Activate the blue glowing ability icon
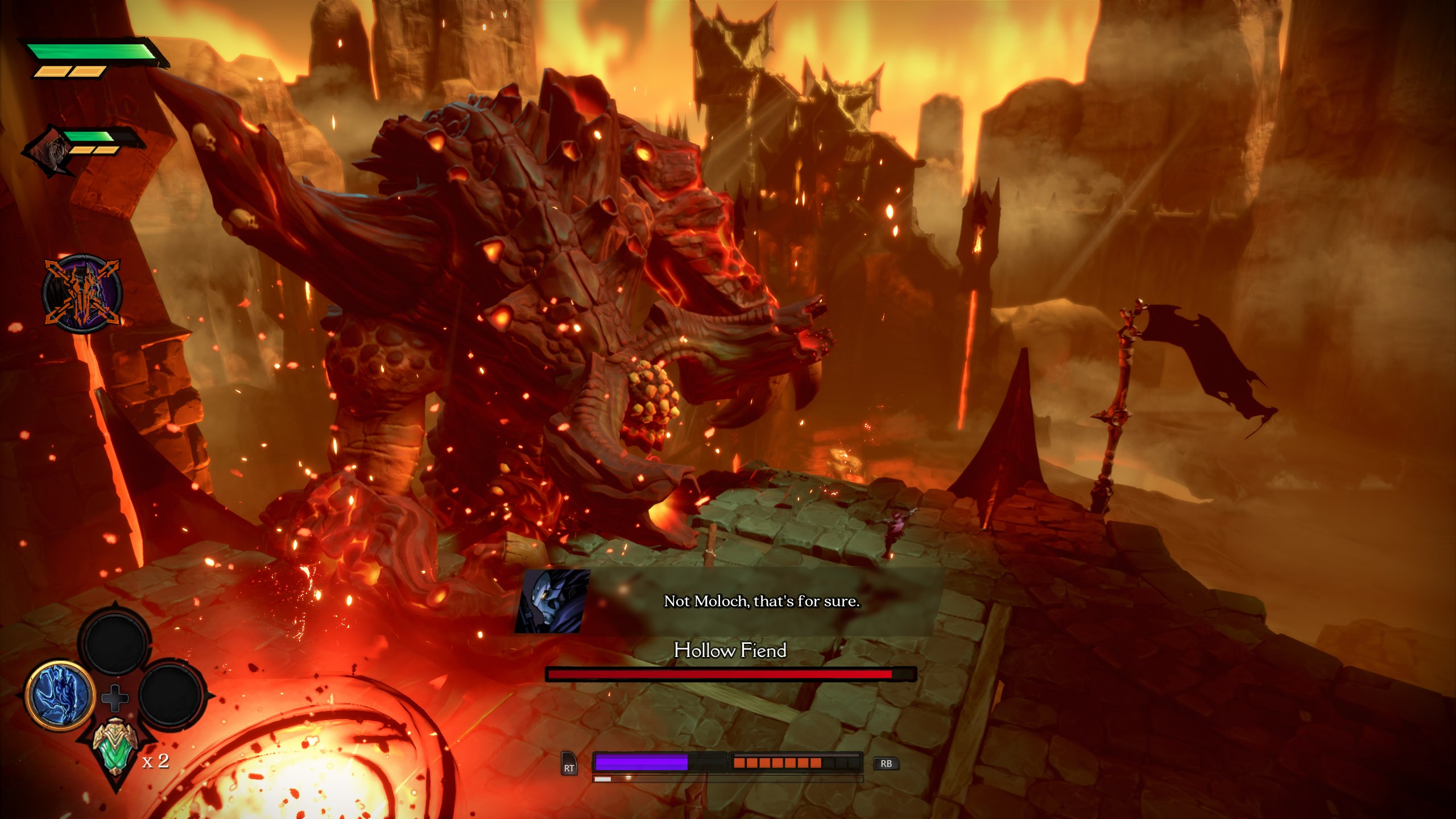This screenshot has width=1456, height=819. (60, 696)
